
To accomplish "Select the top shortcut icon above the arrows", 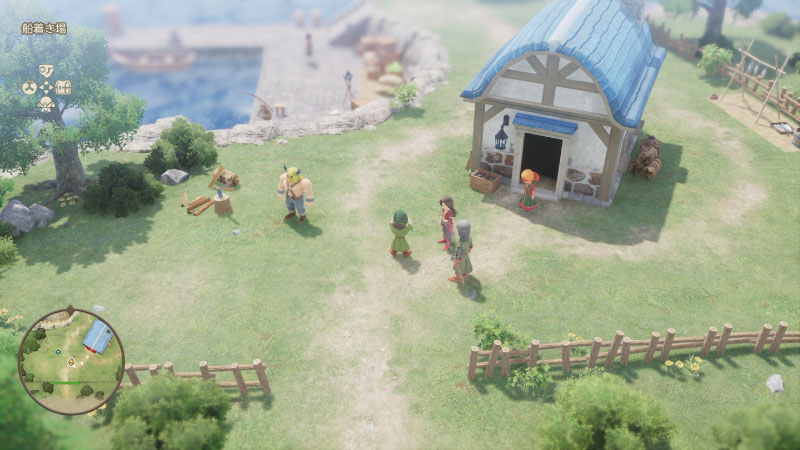I will [x=46, y=71].
